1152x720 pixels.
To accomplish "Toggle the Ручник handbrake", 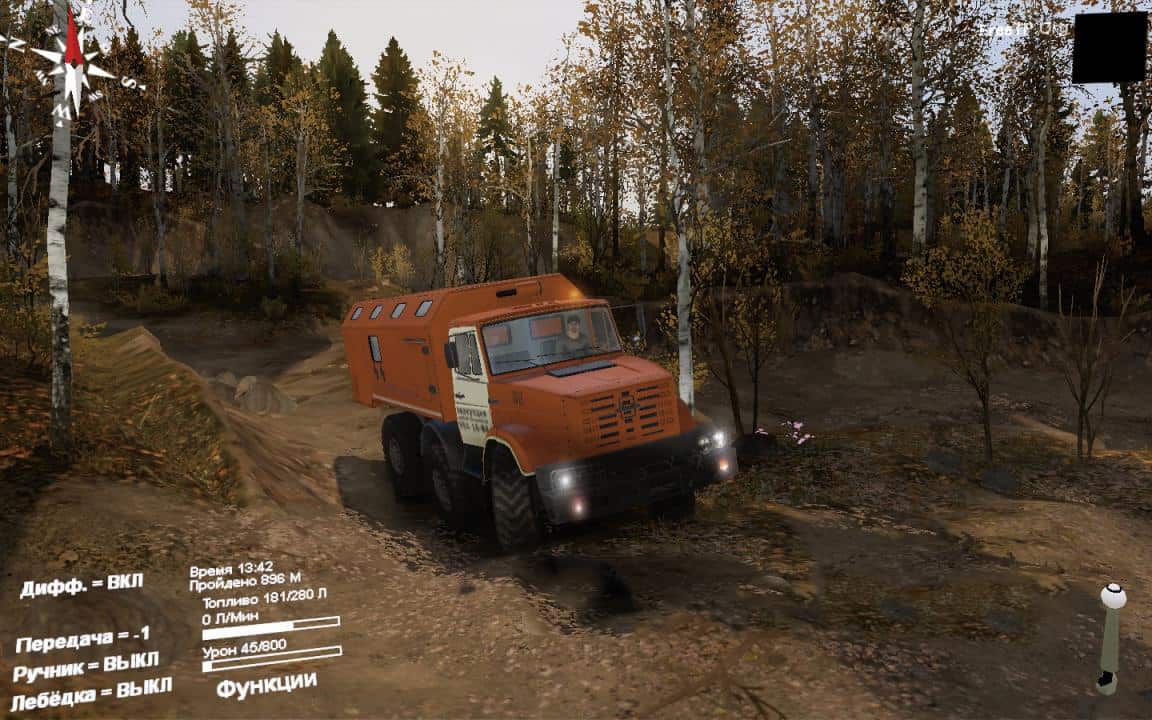I will point(86,665).
